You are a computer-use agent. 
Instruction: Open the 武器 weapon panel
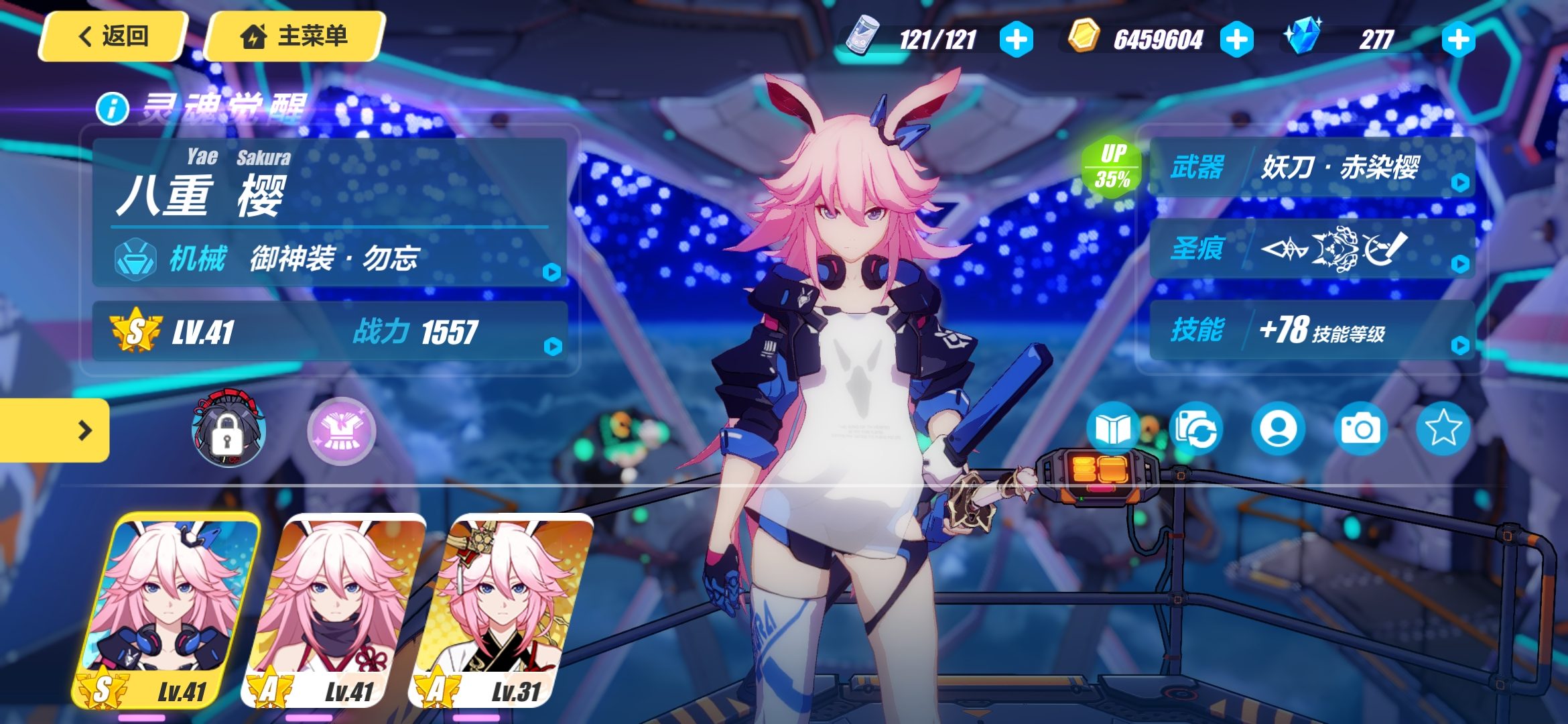tap(1312, 168)
